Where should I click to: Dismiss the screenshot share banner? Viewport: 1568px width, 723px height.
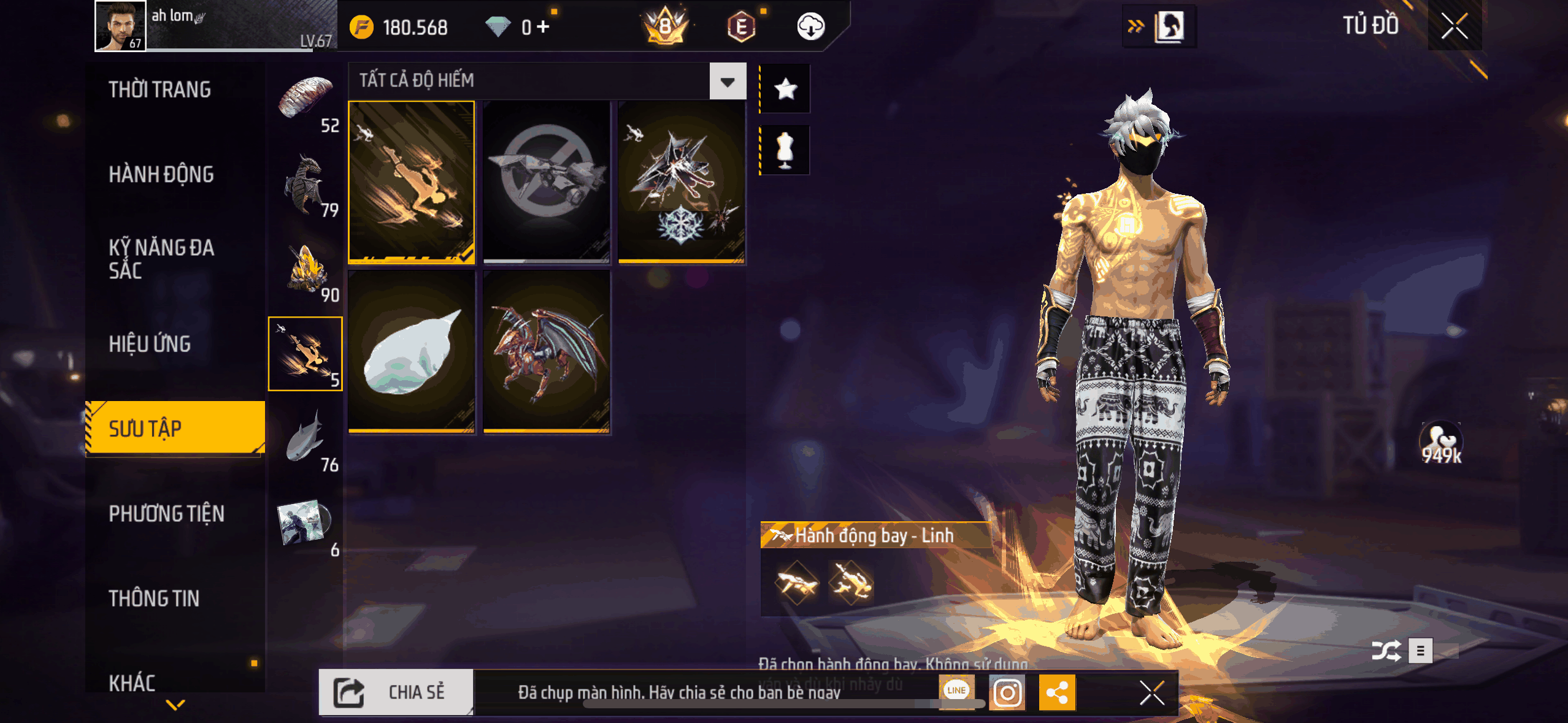(x=1151, y=693)
